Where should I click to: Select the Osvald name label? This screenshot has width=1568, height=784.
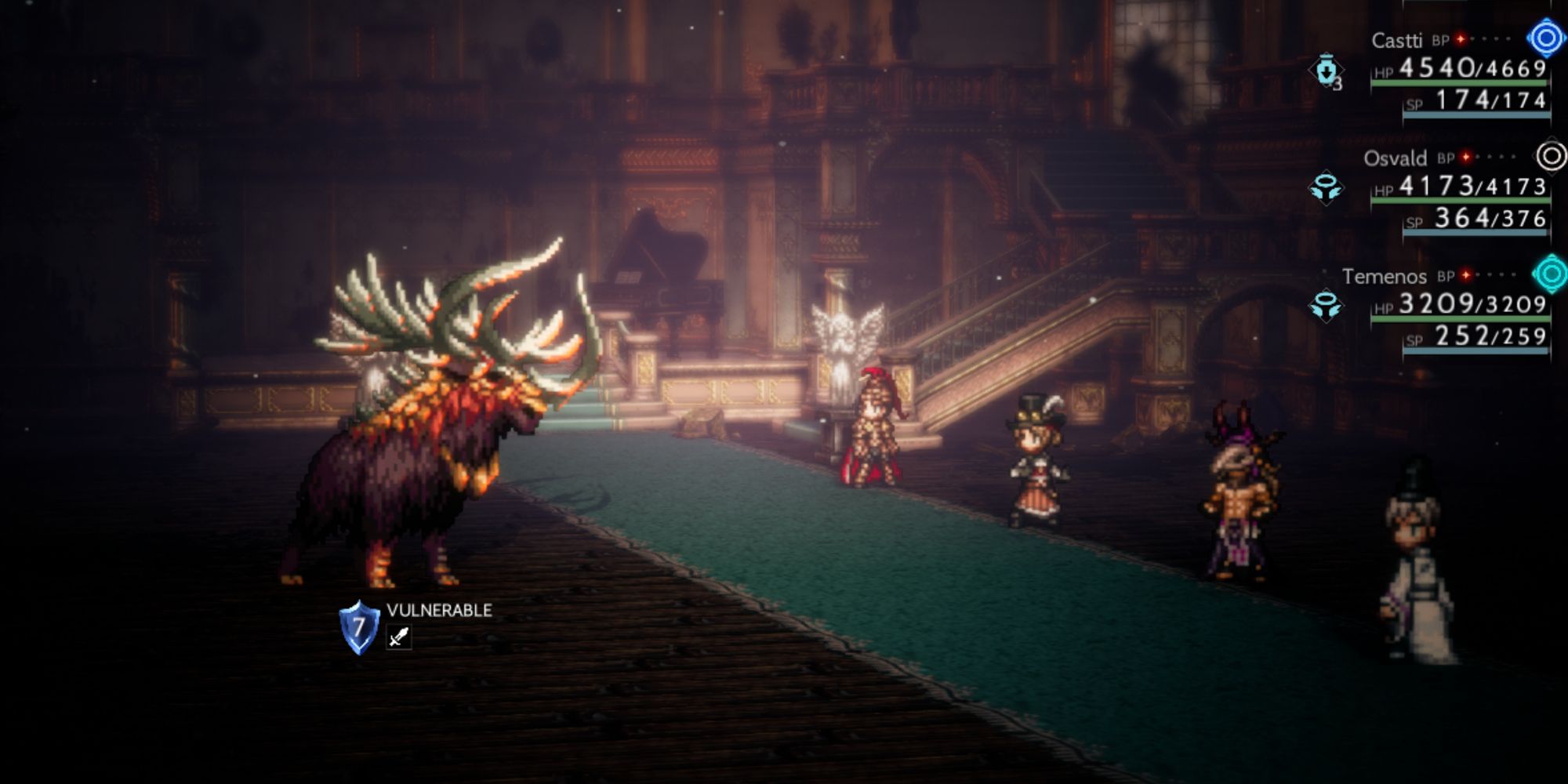[1396, 158]
